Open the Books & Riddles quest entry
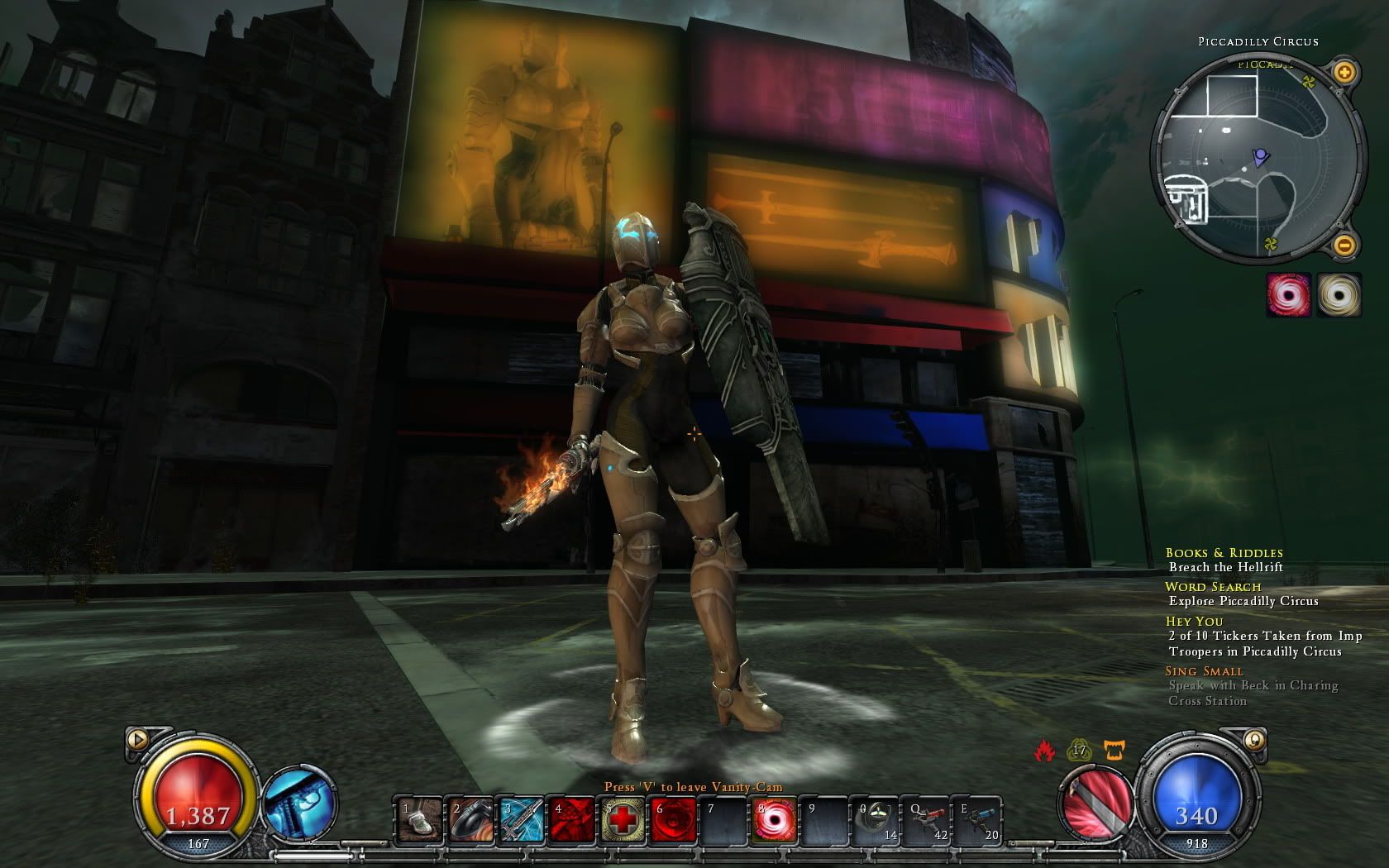 coord(1224,553)
